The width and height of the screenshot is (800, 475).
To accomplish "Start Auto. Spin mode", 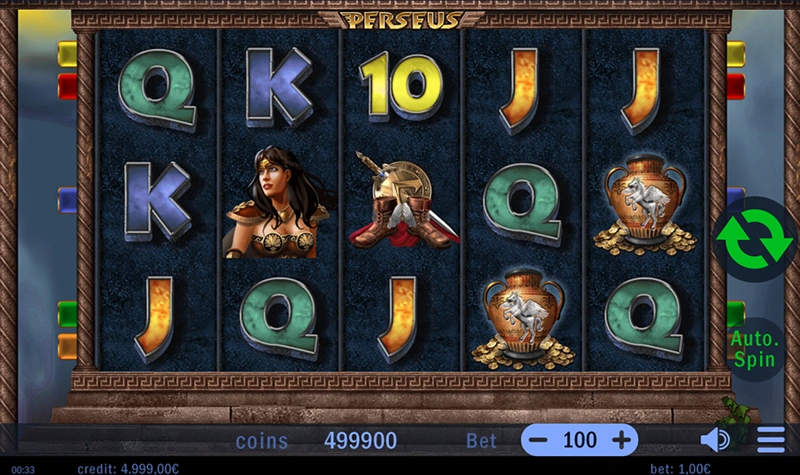I will [x=754, y=348].
